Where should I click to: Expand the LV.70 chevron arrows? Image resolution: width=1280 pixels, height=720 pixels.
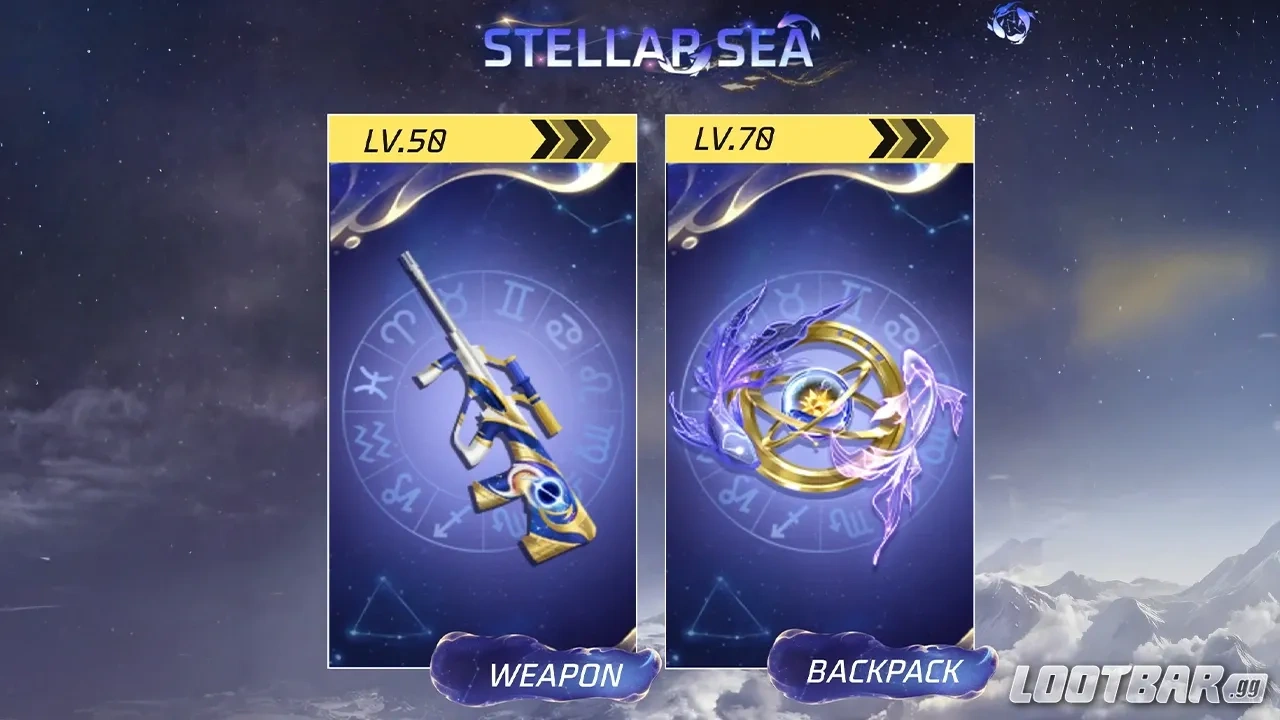pyautogui.click(x=910, y=137)
